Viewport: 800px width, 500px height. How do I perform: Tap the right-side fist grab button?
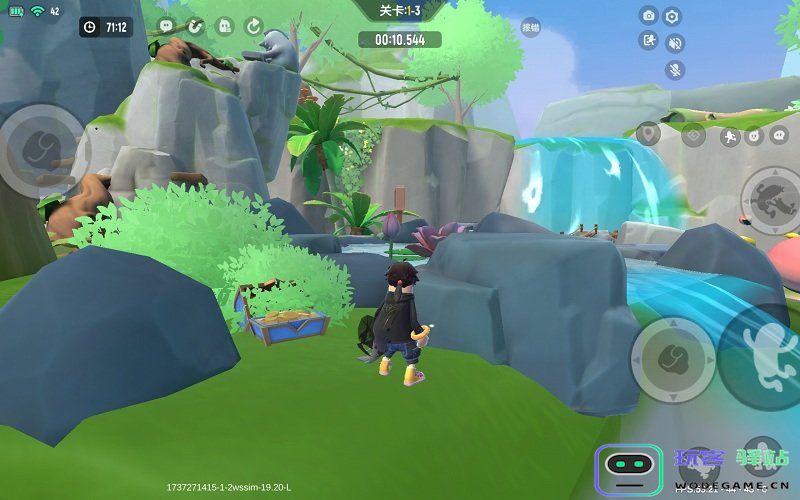(673, 360)
